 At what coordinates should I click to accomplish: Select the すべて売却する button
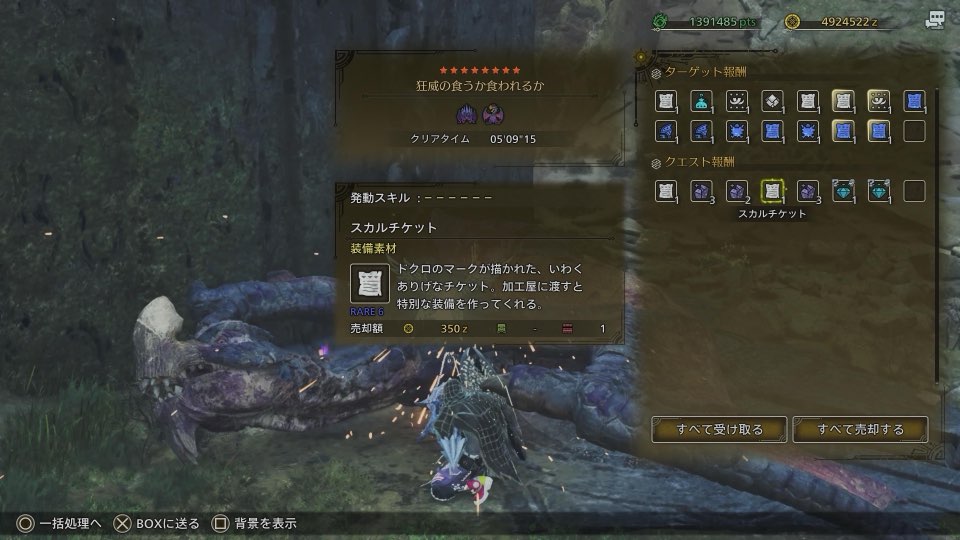pyautogui.click(x=860, y=429)
